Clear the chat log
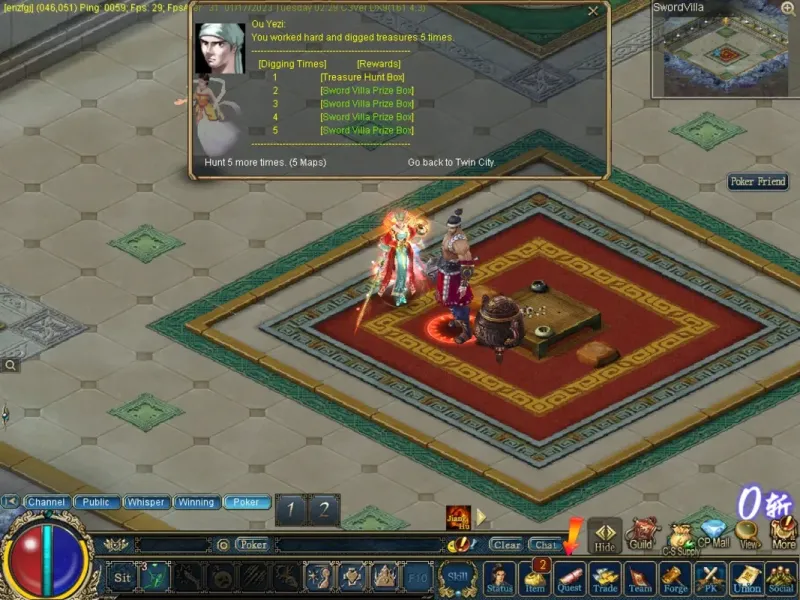The height and width of the screenshot is (600, 800). tap(507, 545)
